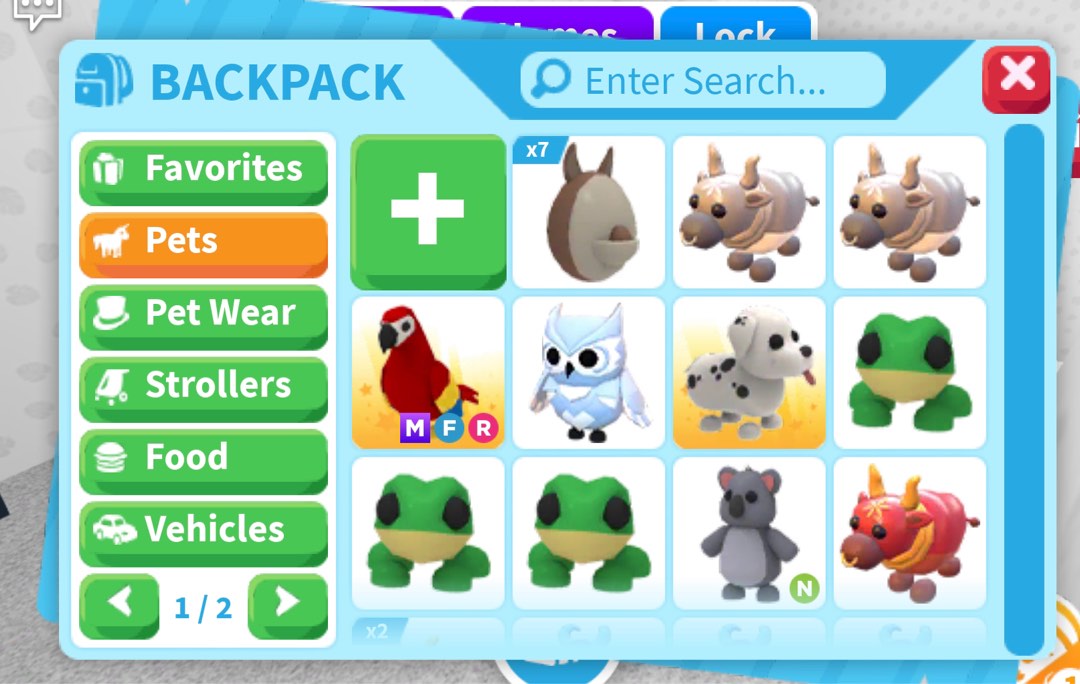The width and height of the screenshot is (1080, 684).
Task: Pick the spotted dalmatian pet
Action: point(749,372)
